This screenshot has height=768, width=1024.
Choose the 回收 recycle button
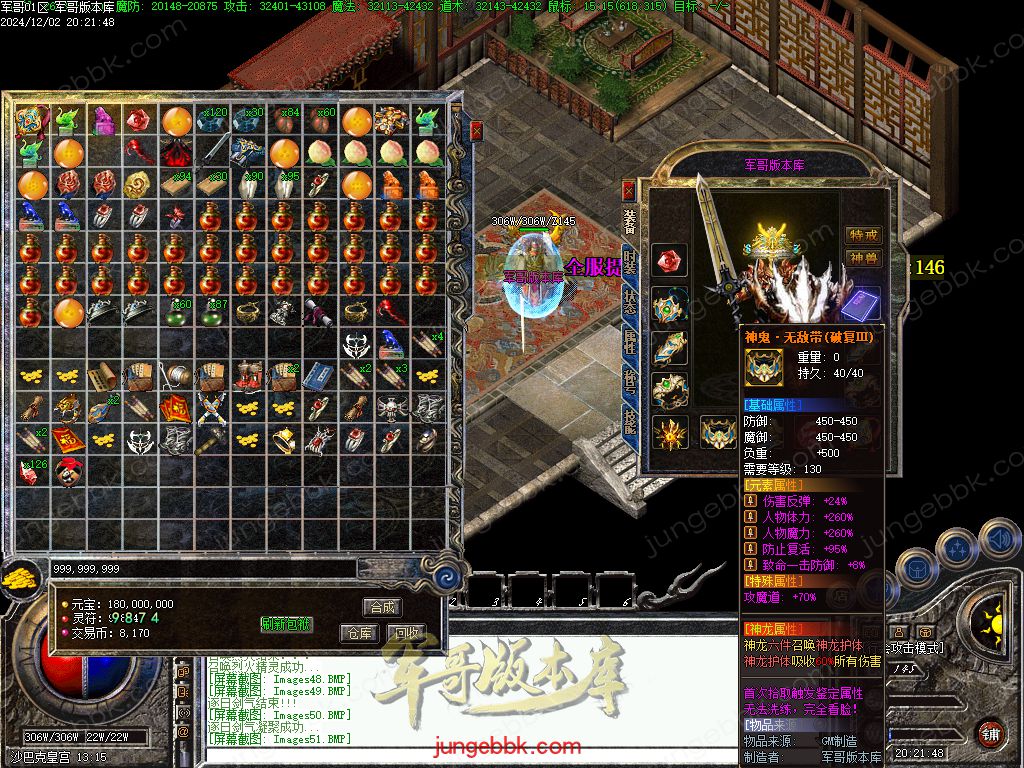click(405, 633)
